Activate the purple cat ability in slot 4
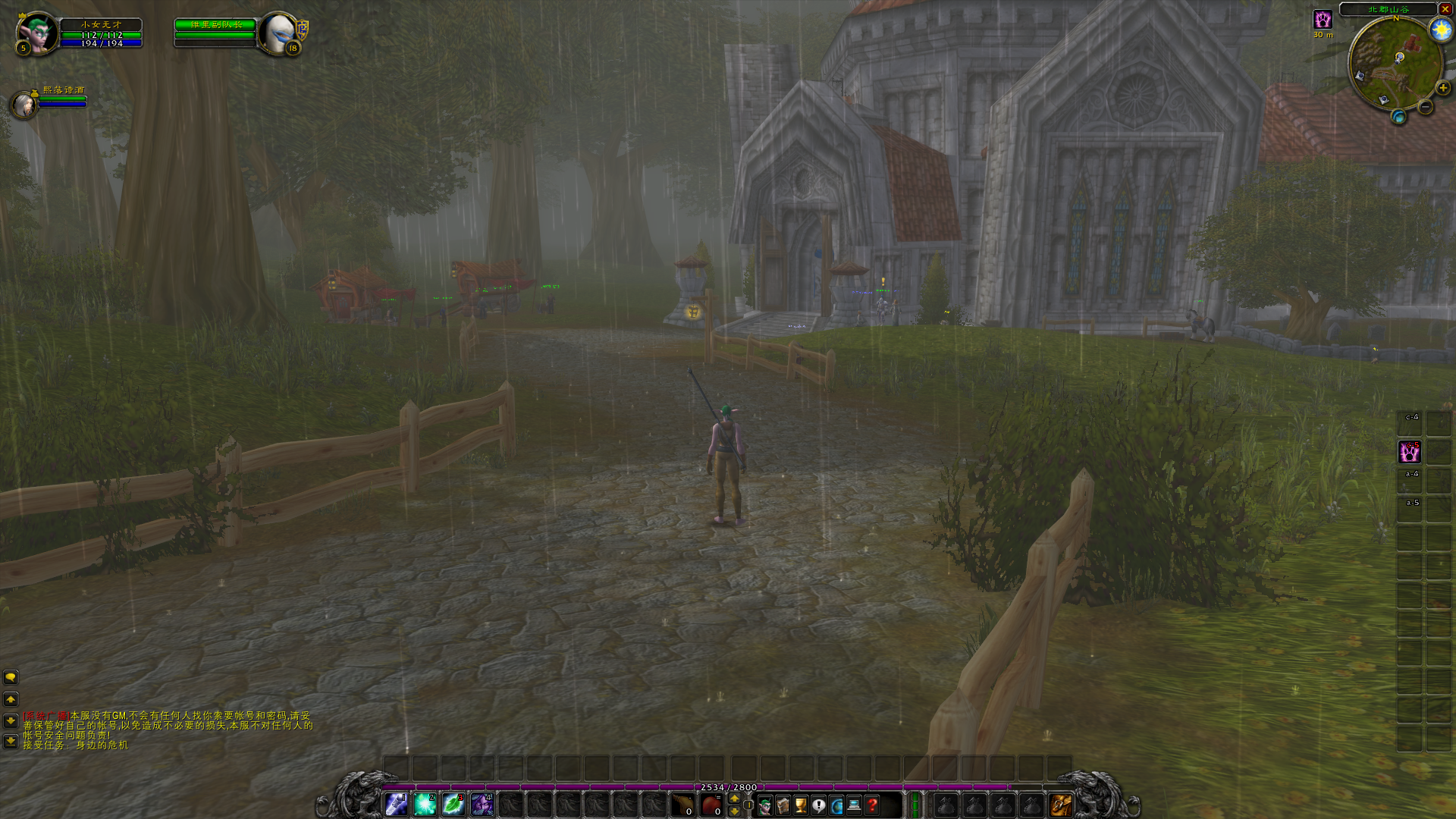 pos(482,805)
